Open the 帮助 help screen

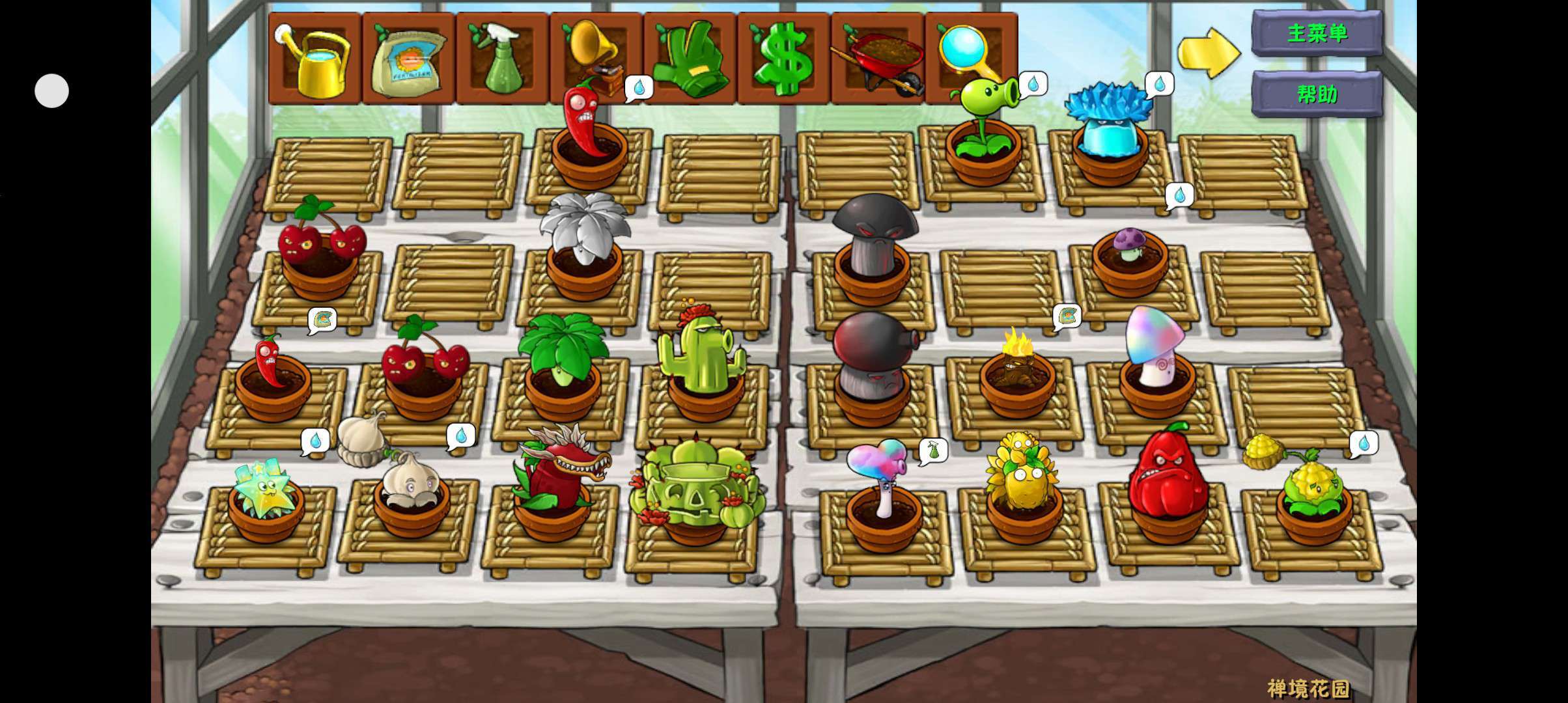coord(1317,94)
